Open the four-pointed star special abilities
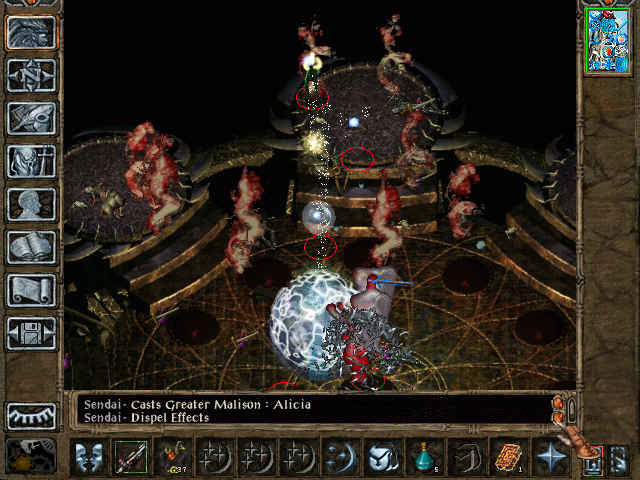The height and width of the screenshot is (480, 640). tap(550, 458)
